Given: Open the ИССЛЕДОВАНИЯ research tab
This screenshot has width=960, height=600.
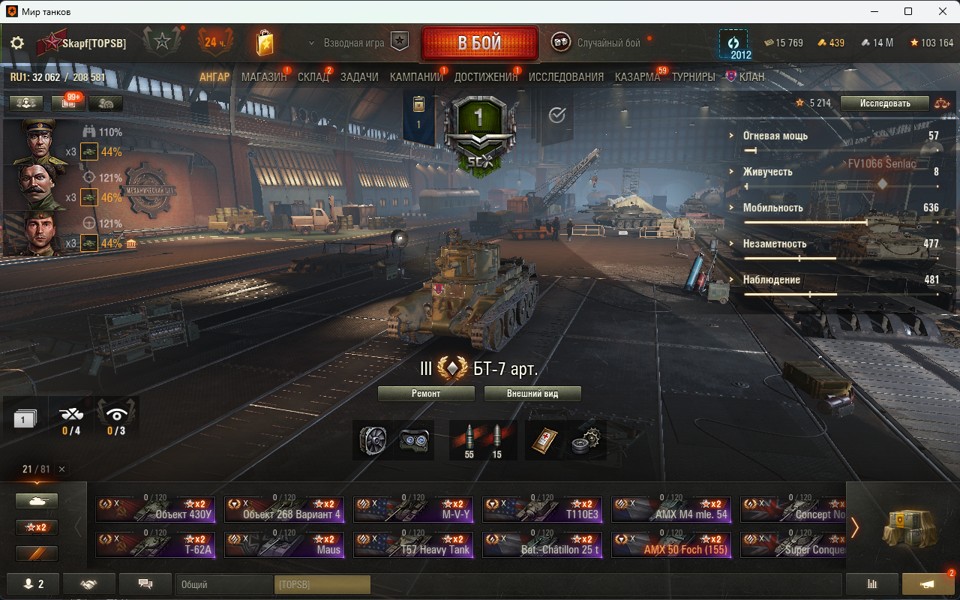Looking at the screenshot, I should click(566, 77).
